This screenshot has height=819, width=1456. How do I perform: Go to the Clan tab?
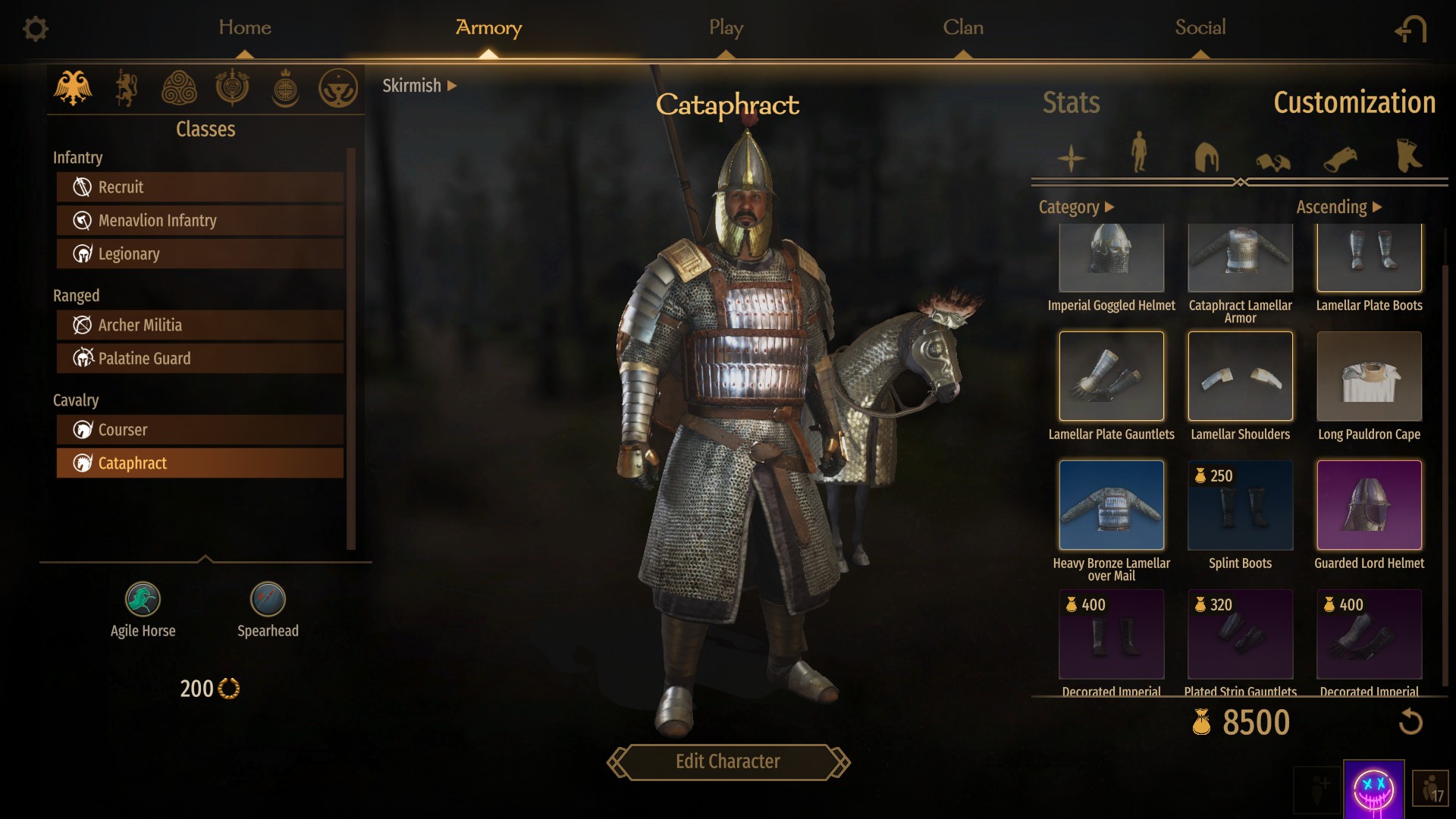963,28
